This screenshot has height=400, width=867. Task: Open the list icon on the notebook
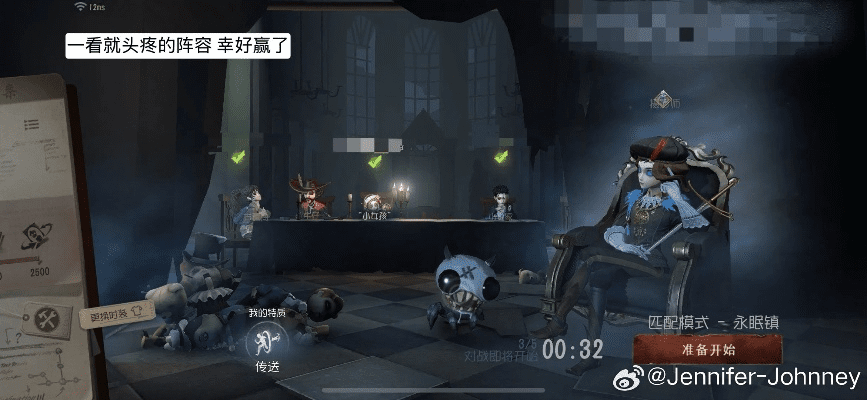[32, 123]
